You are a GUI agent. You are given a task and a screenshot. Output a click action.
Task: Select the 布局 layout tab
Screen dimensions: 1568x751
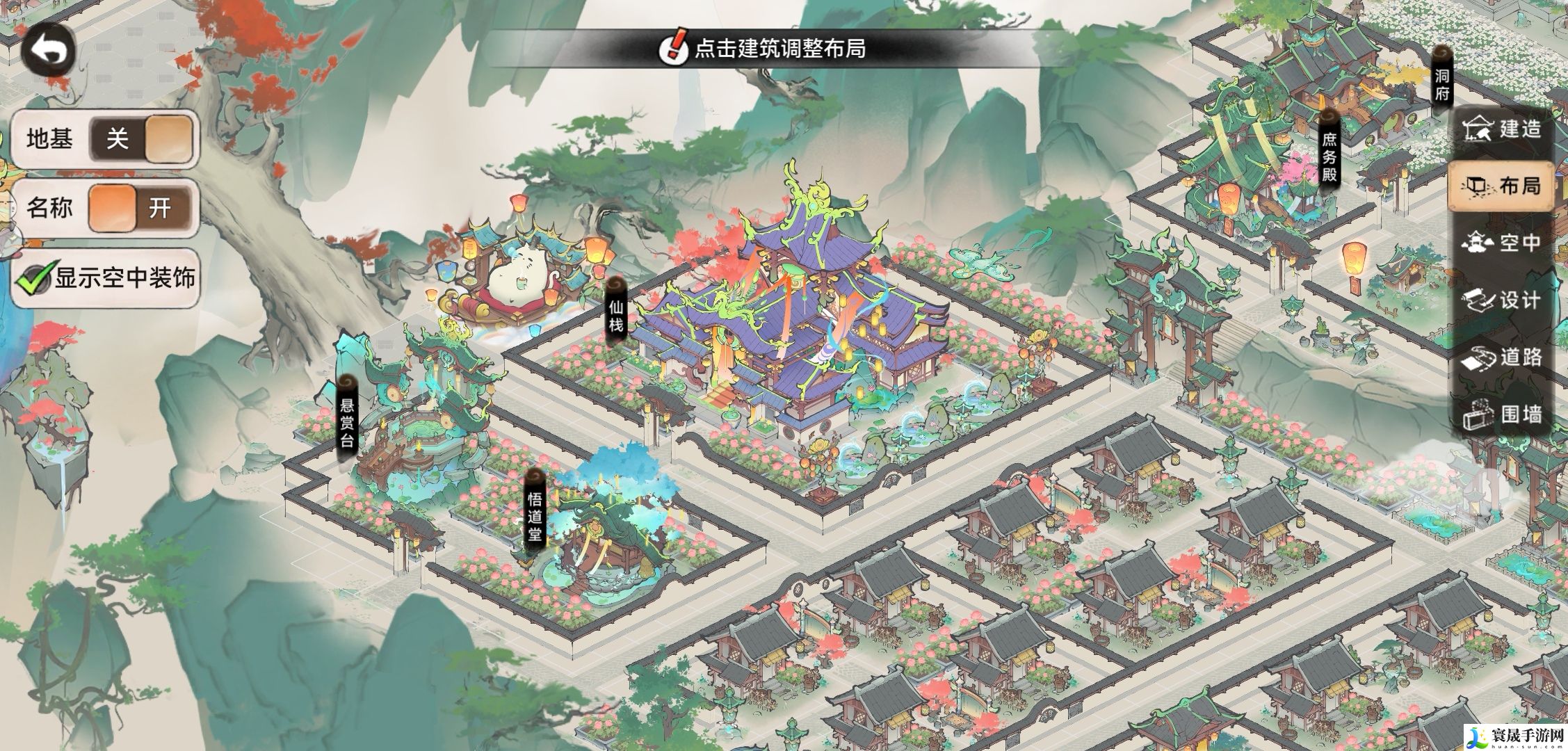pyautogui.click(x=1503, y=186)
